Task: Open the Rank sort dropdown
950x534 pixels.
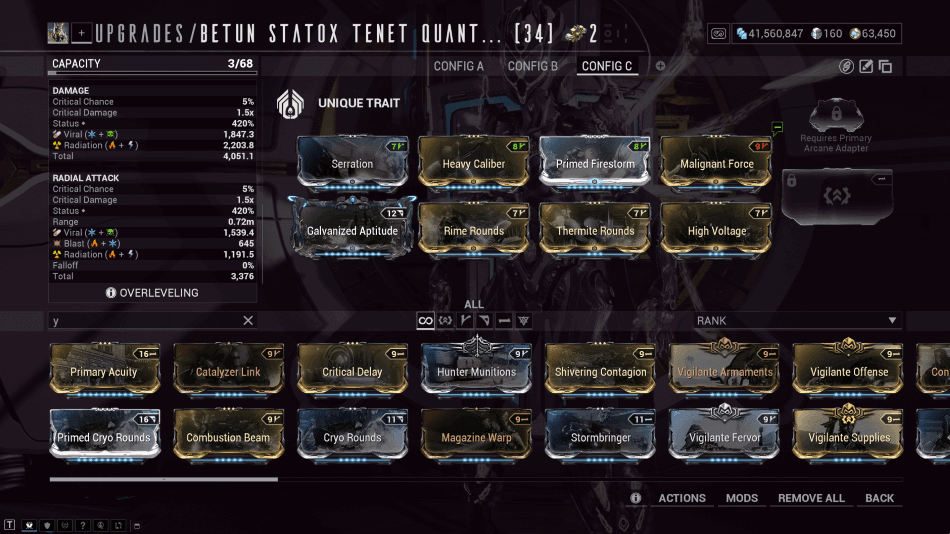Action: click(x=796, y=321)
